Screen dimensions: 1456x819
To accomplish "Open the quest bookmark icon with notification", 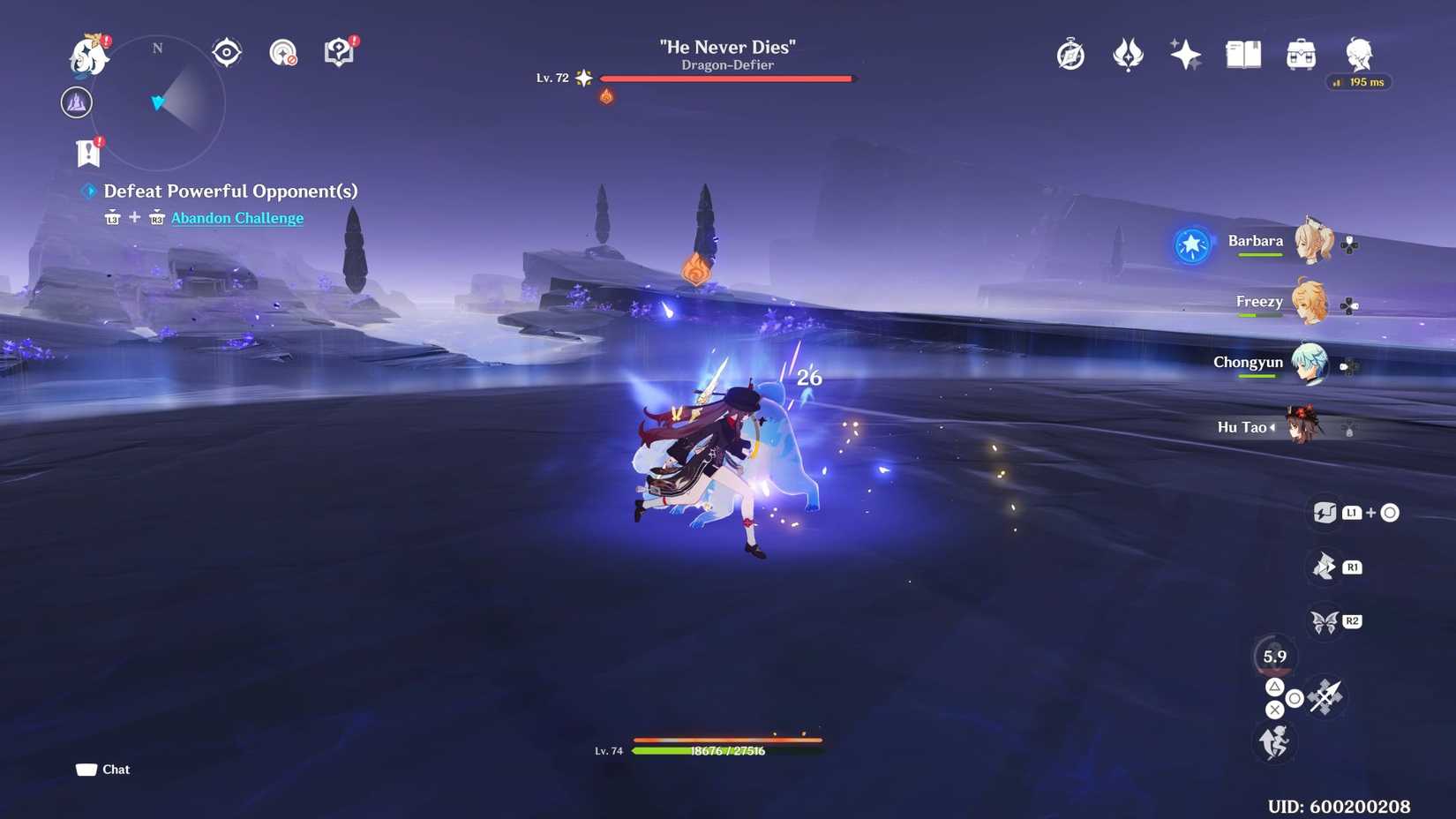I will [88, 150].
